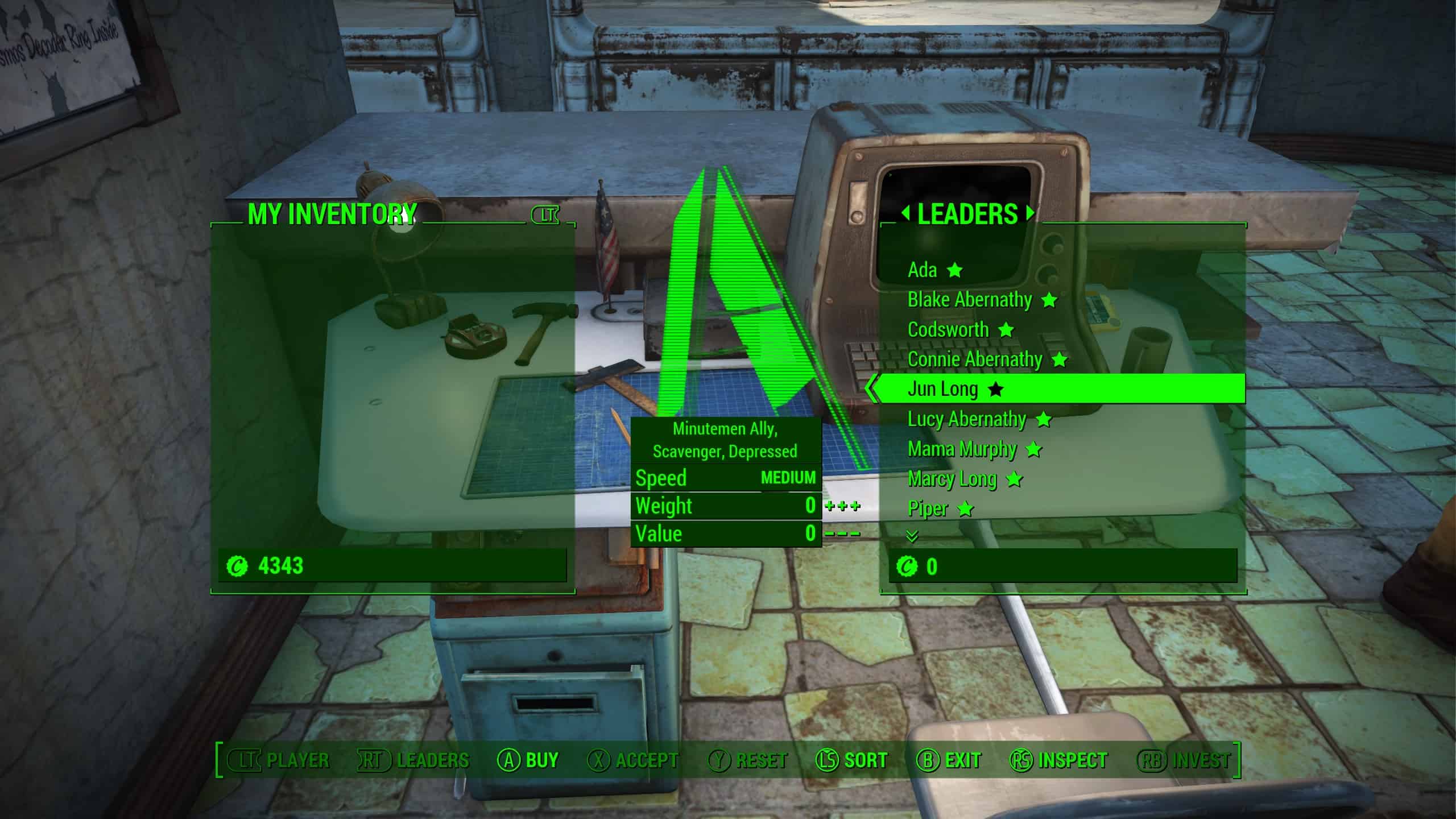Pick Codsworth from the leaders list

[948, 329]
